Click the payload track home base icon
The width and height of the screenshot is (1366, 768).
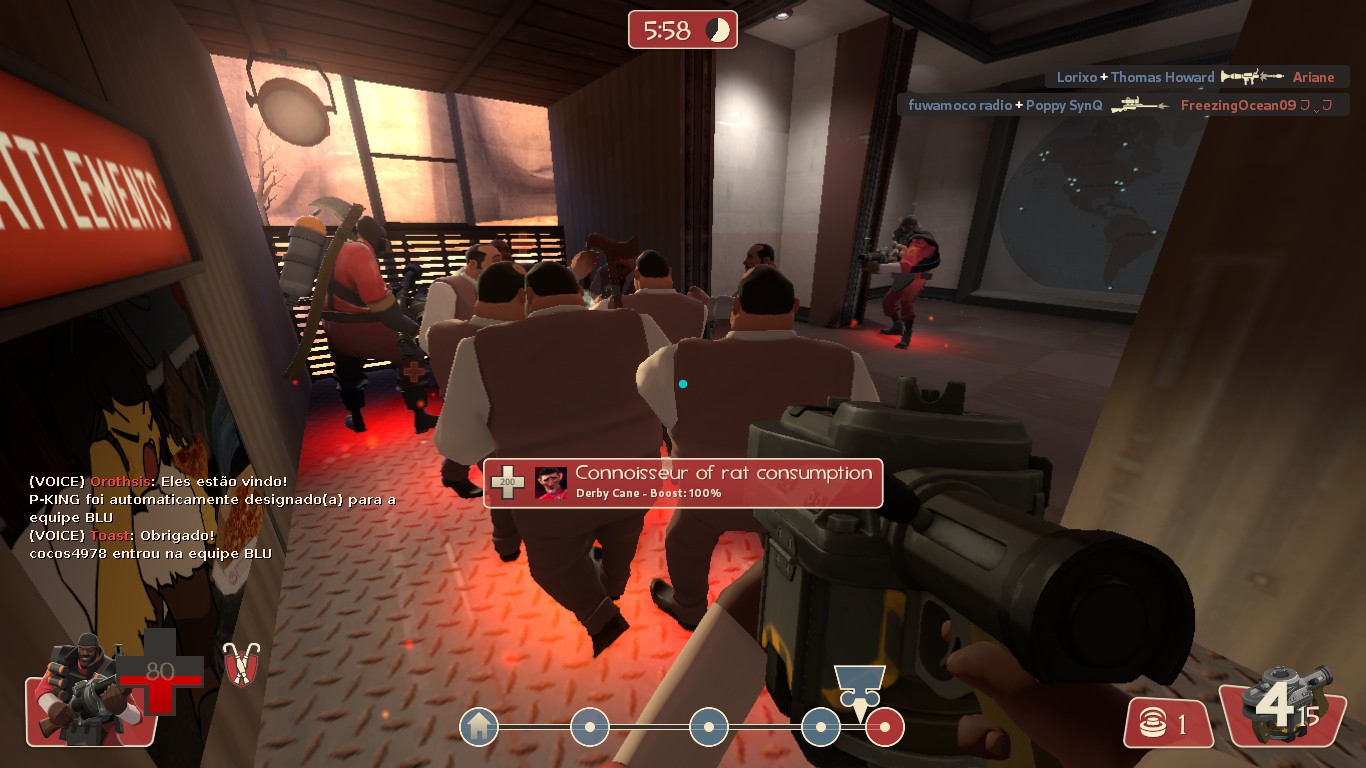coord(479,726)
